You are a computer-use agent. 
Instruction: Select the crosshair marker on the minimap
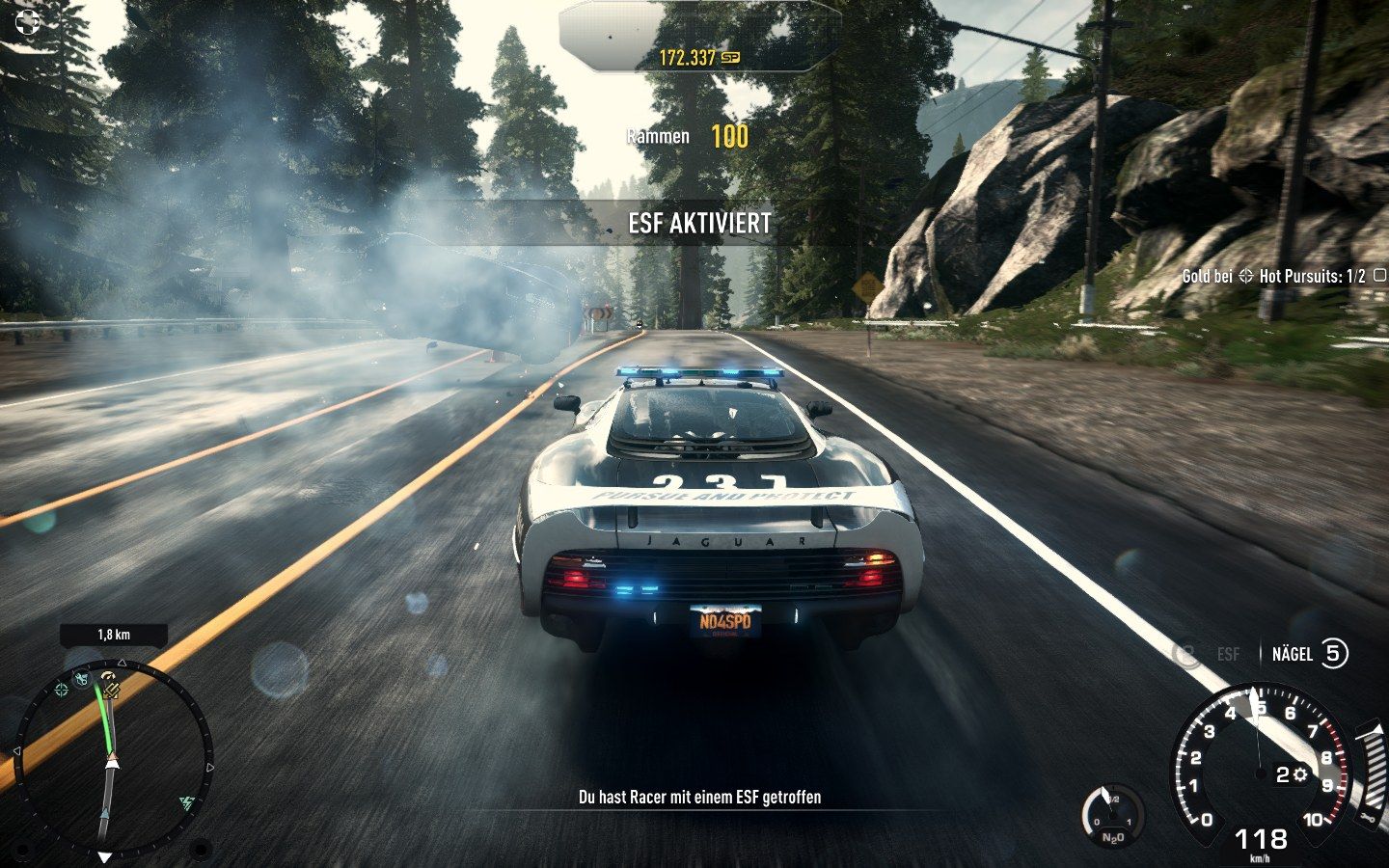tap(62, 689)
